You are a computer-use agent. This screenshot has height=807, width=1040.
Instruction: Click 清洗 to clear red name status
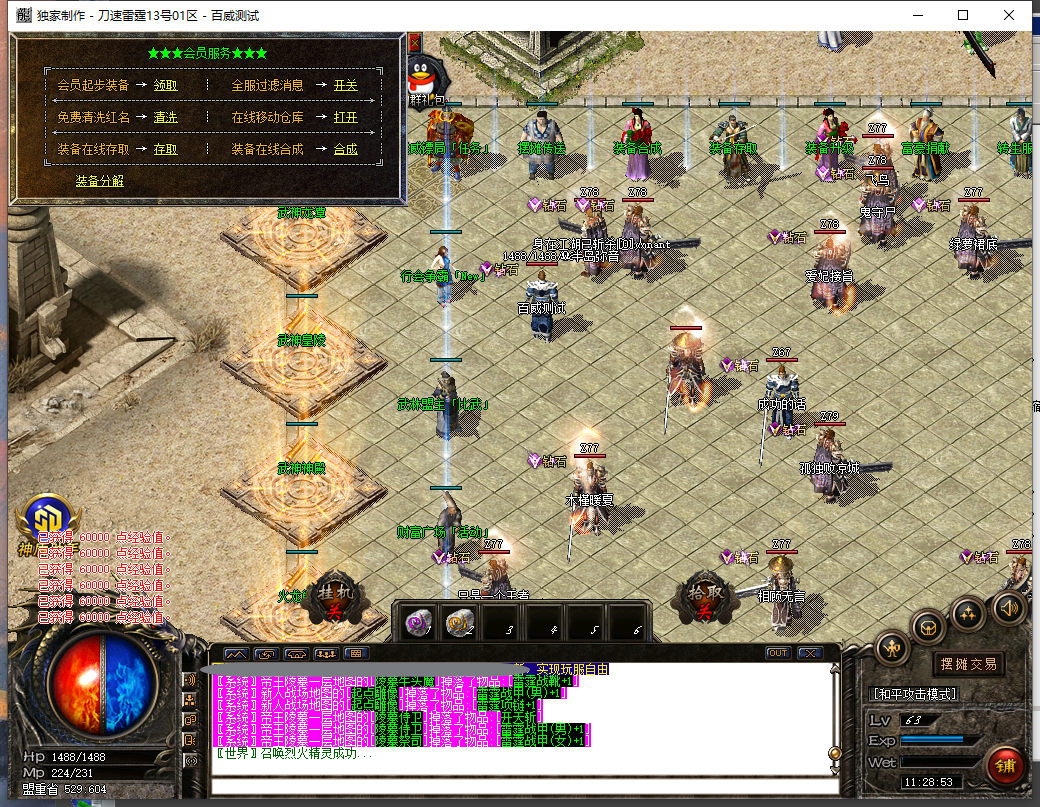click(166, 118)
